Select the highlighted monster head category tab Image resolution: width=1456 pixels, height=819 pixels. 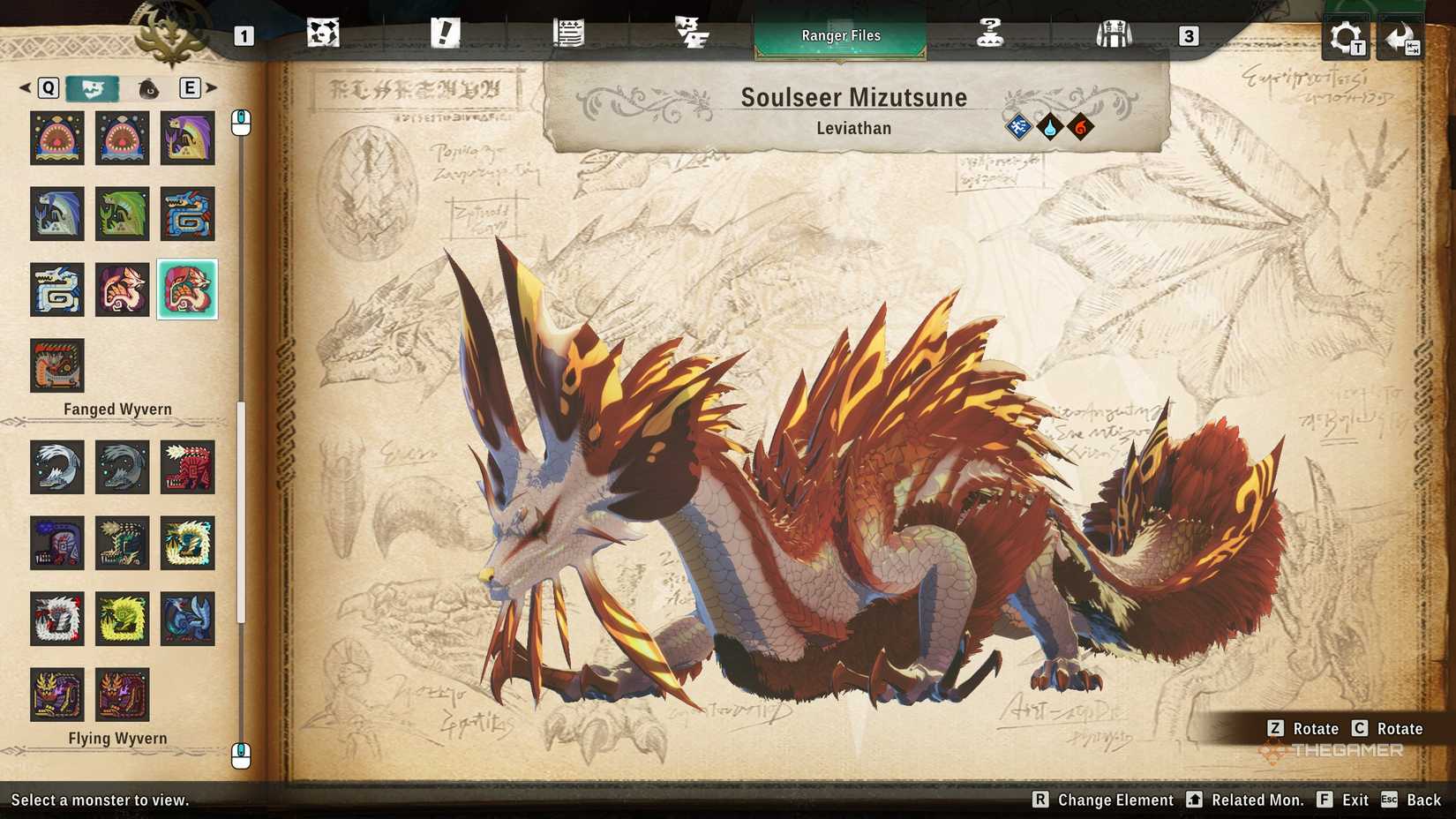point(92,88)
